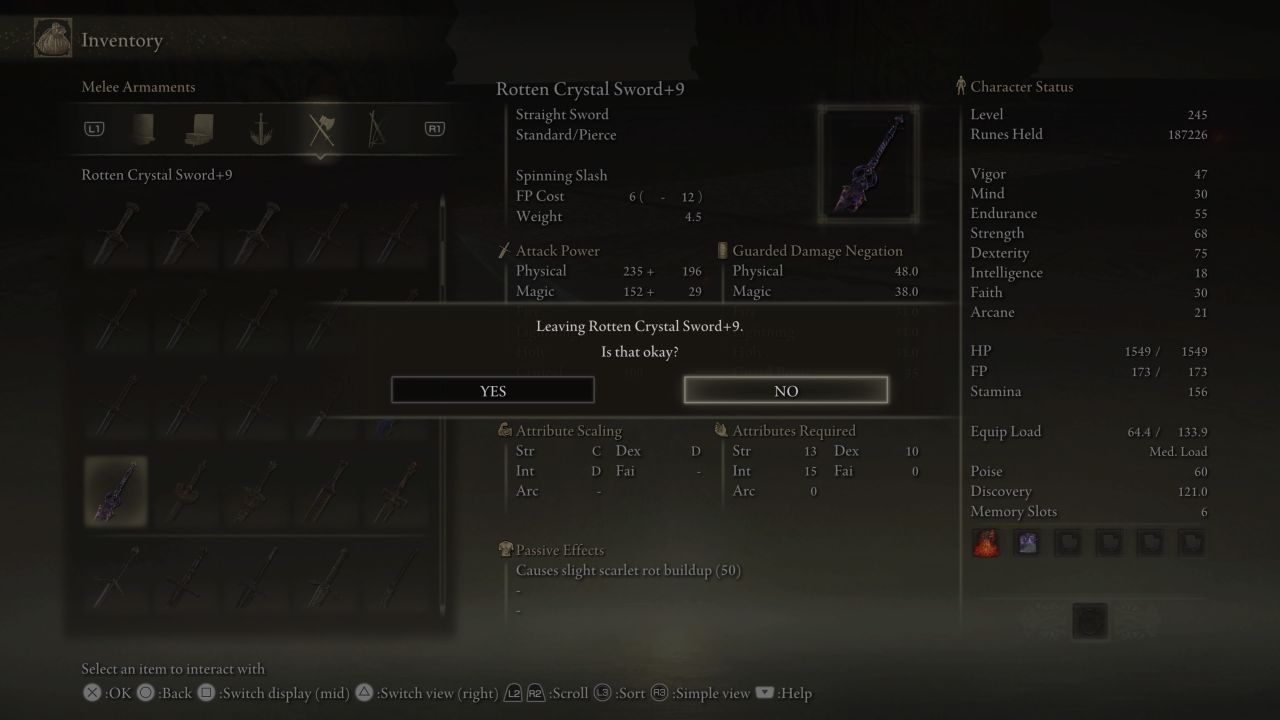Select the highlighted Rotten Crystal Sword thumbnail
Viewport: 1280px width, 720px height.
point(115,491)
